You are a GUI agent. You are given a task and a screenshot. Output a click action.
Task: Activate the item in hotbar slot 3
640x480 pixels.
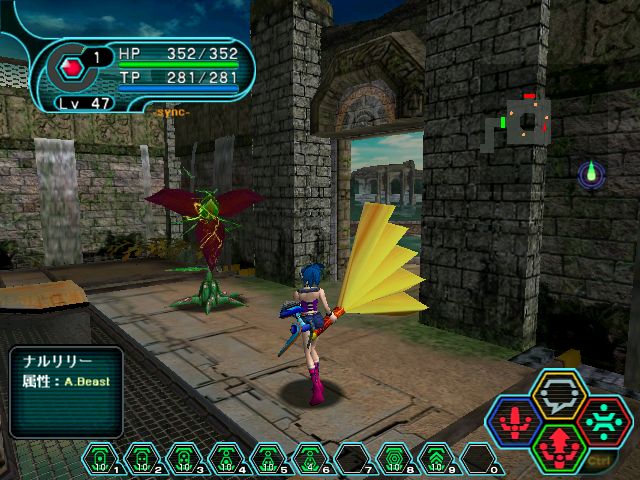pos(184,459)
